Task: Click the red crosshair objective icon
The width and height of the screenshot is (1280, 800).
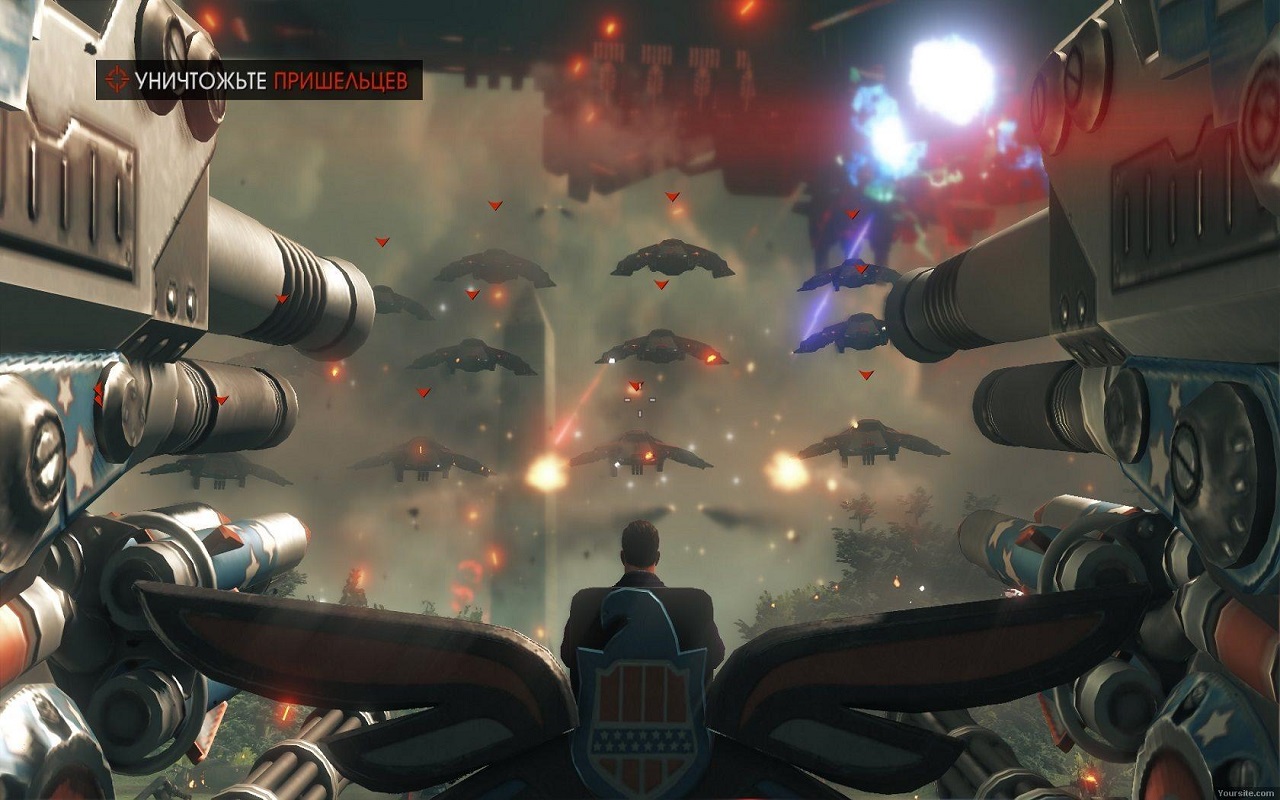Action: pos(117,81)
